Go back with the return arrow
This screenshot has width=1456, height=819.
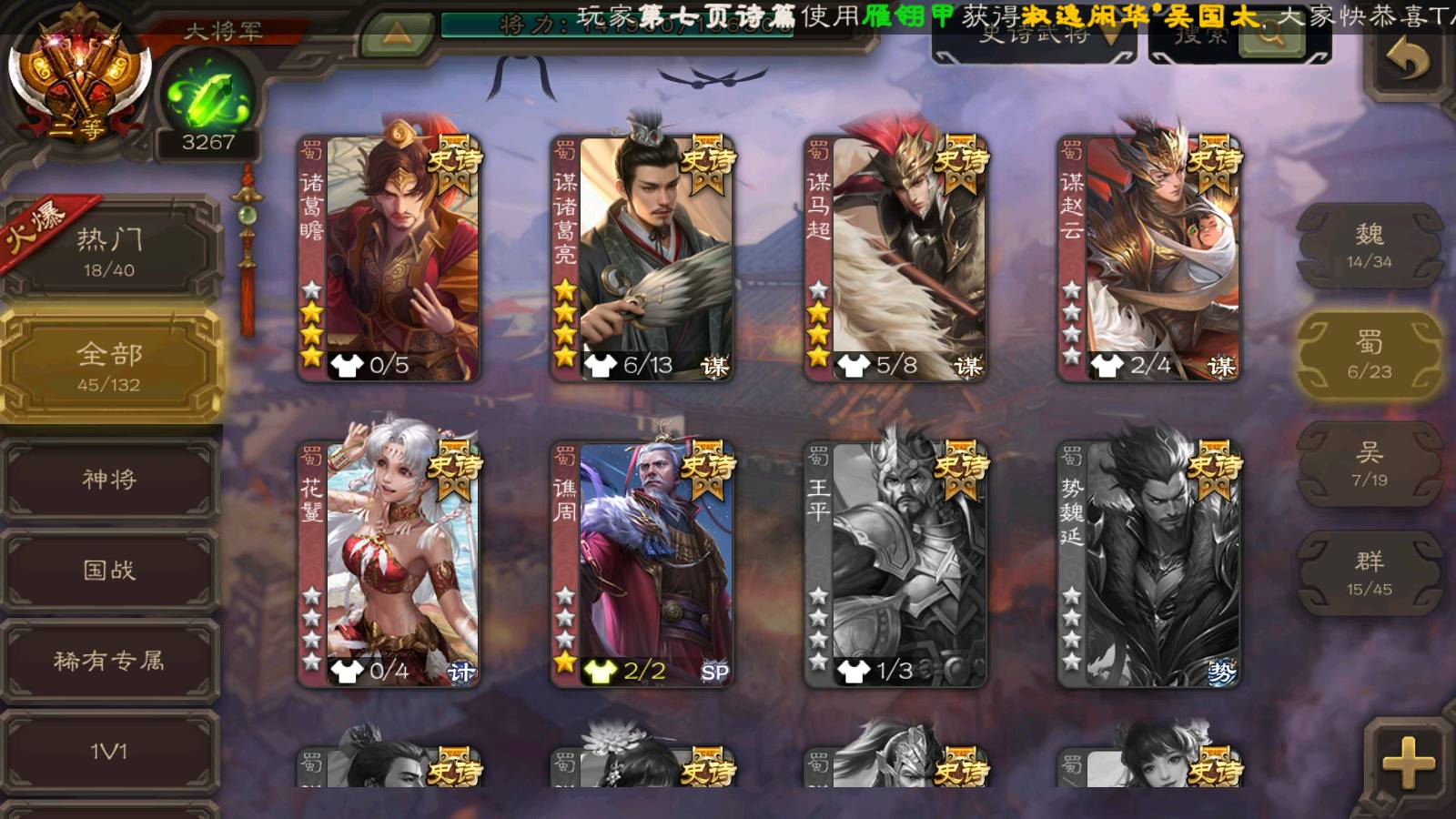point(1407,61)
